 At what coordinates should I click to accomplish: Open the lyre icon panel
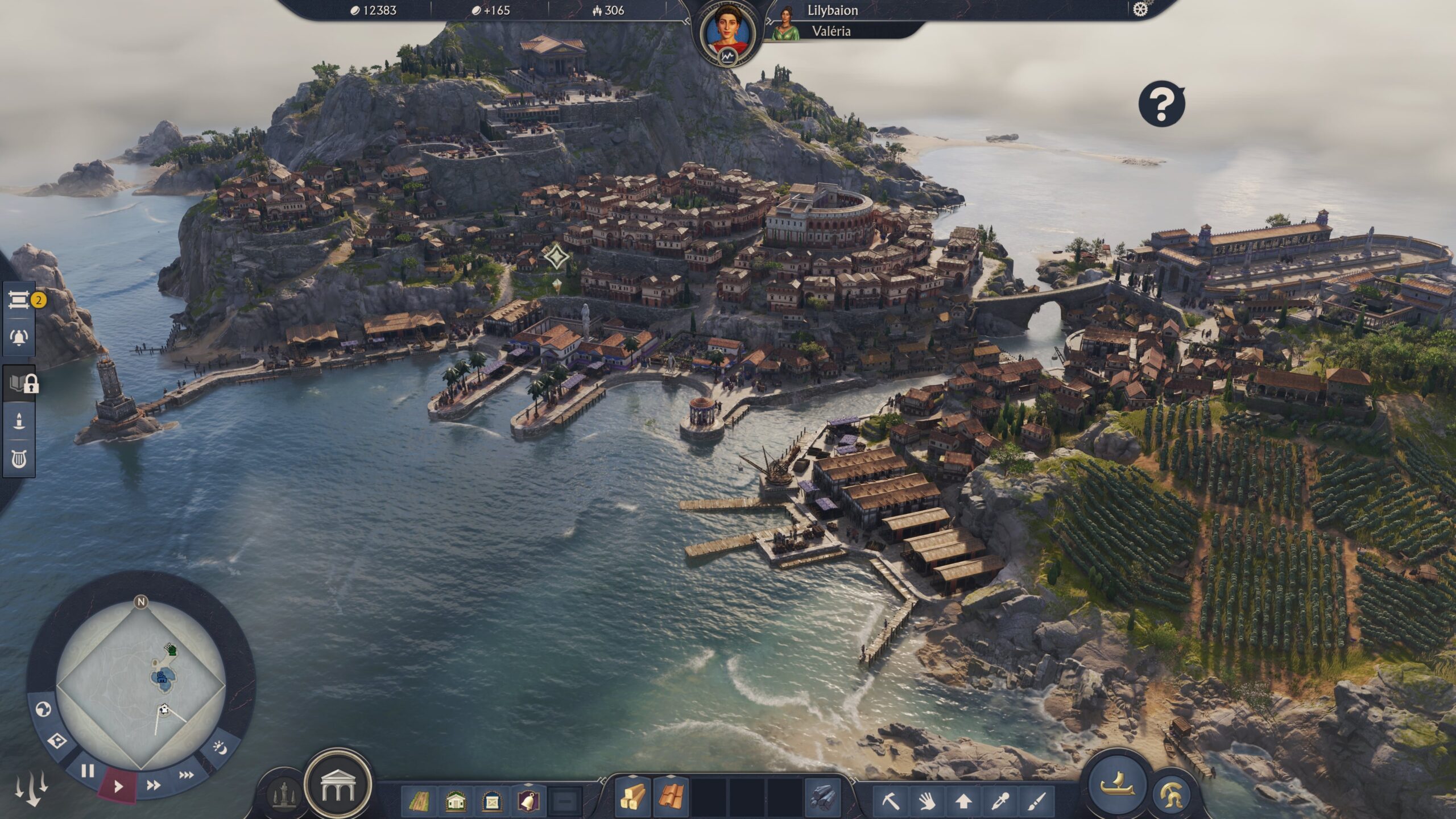tap(19, 459)
